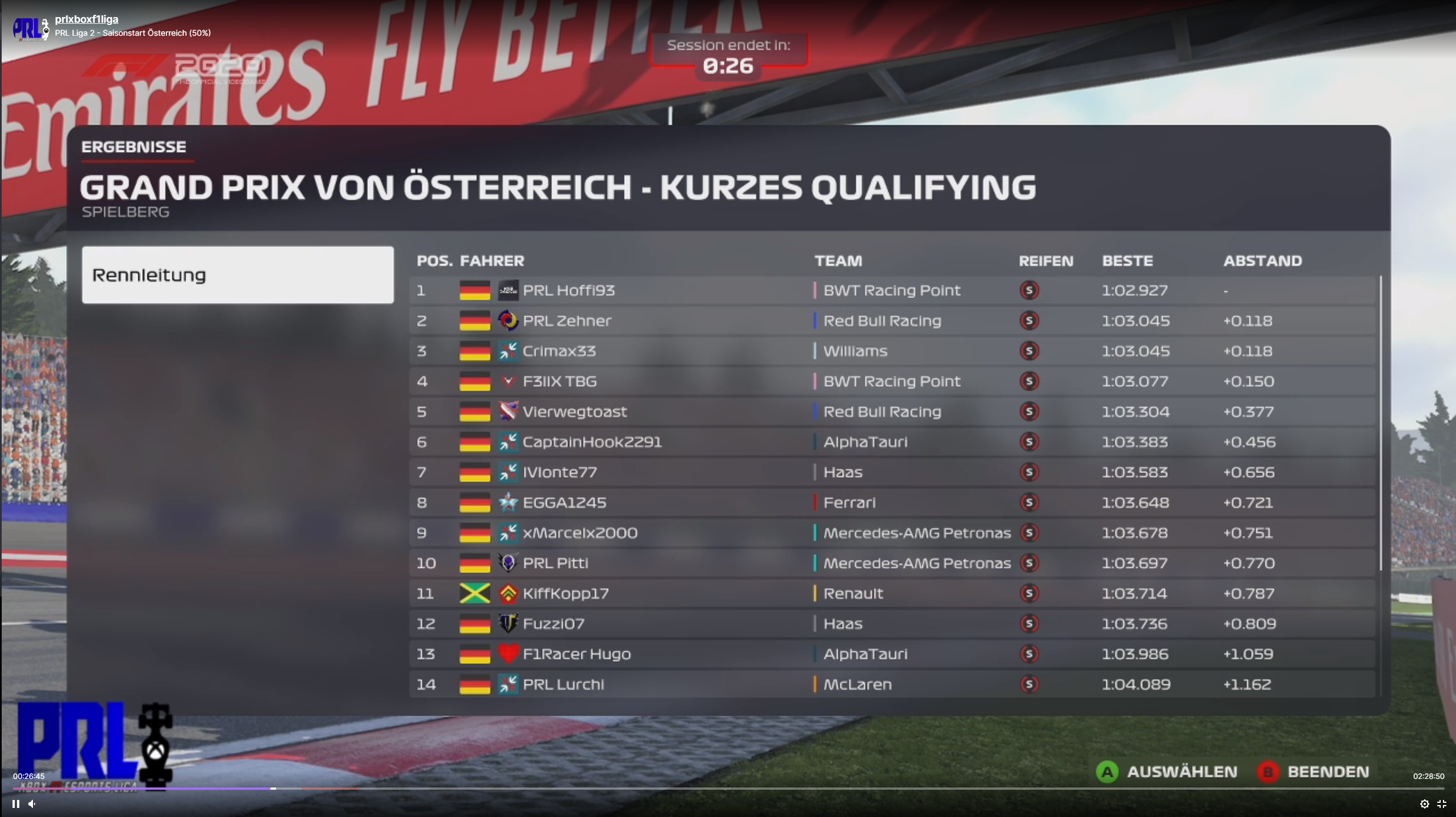
Task: Select the CaptainHook2291 row
Action: [892, 442]
